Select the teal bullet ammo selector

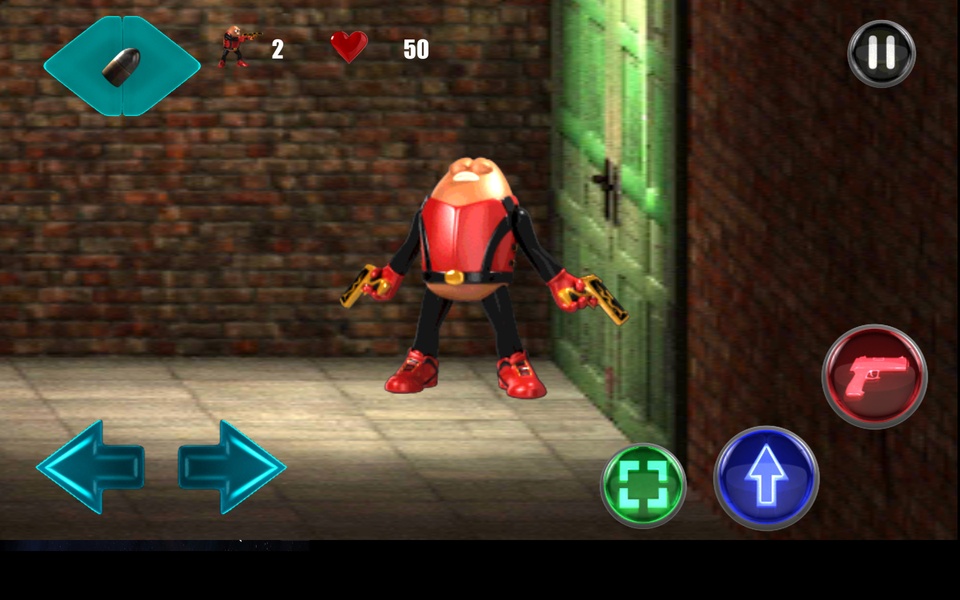[x=122, y=66]
